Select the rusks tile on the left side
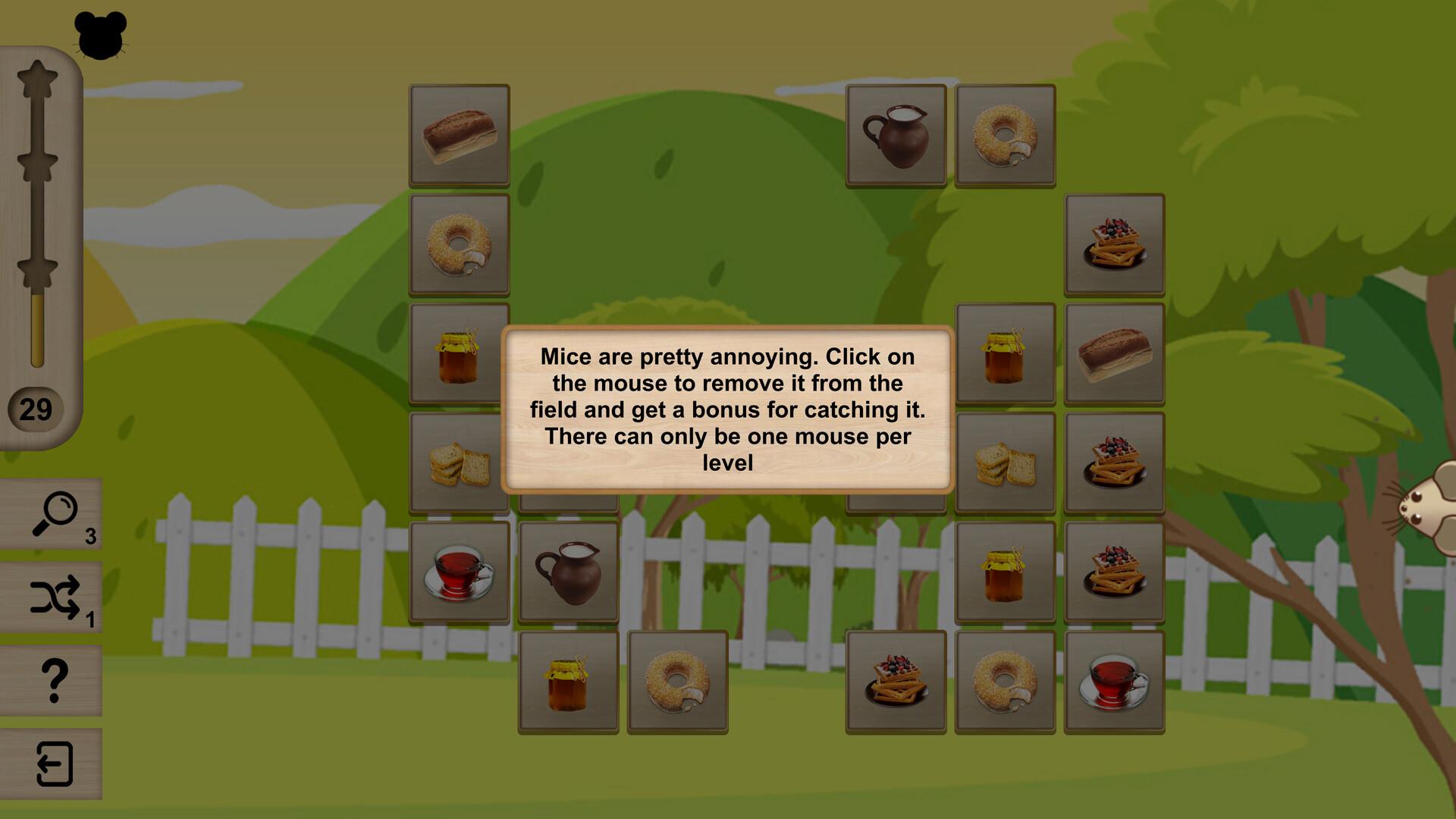 pyautogui.click(x=458, y=462)
